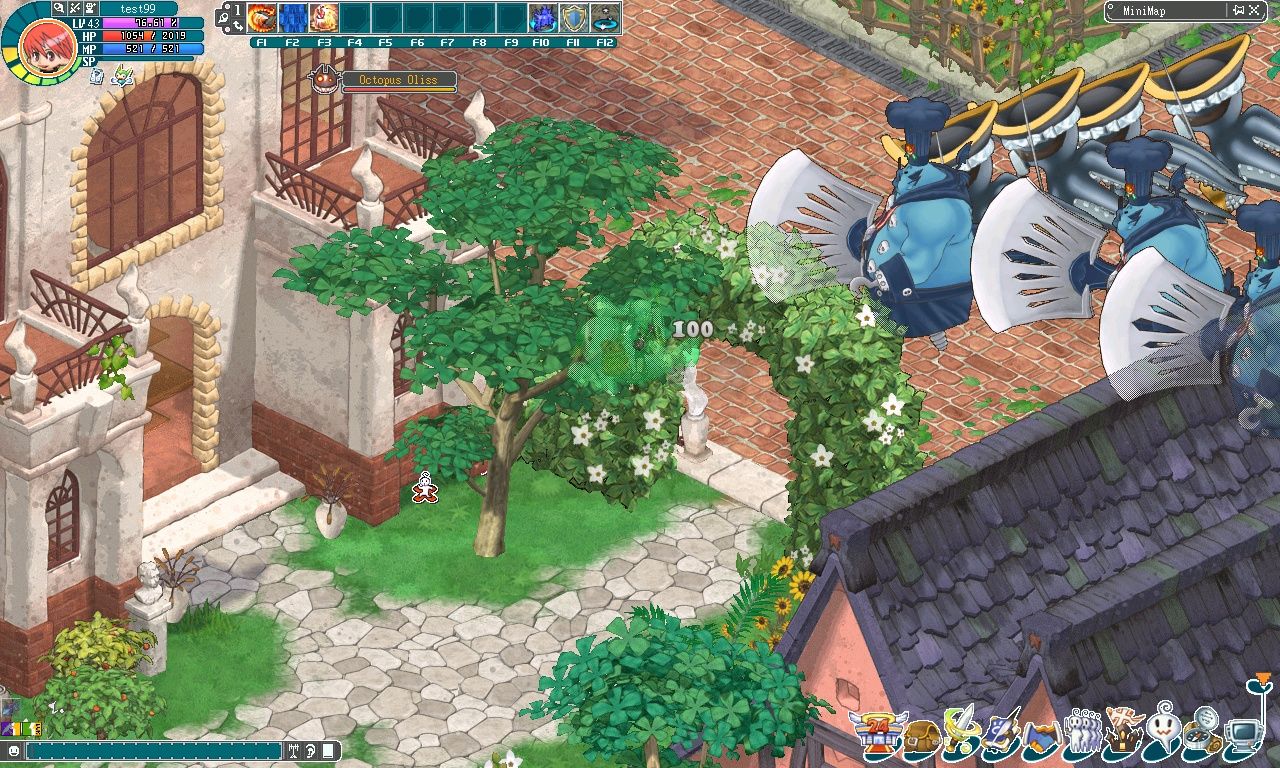Click the crossed swords PK icon near the portrait
The width and height of the screenshot is (1280, 768).
coord(74,8)
